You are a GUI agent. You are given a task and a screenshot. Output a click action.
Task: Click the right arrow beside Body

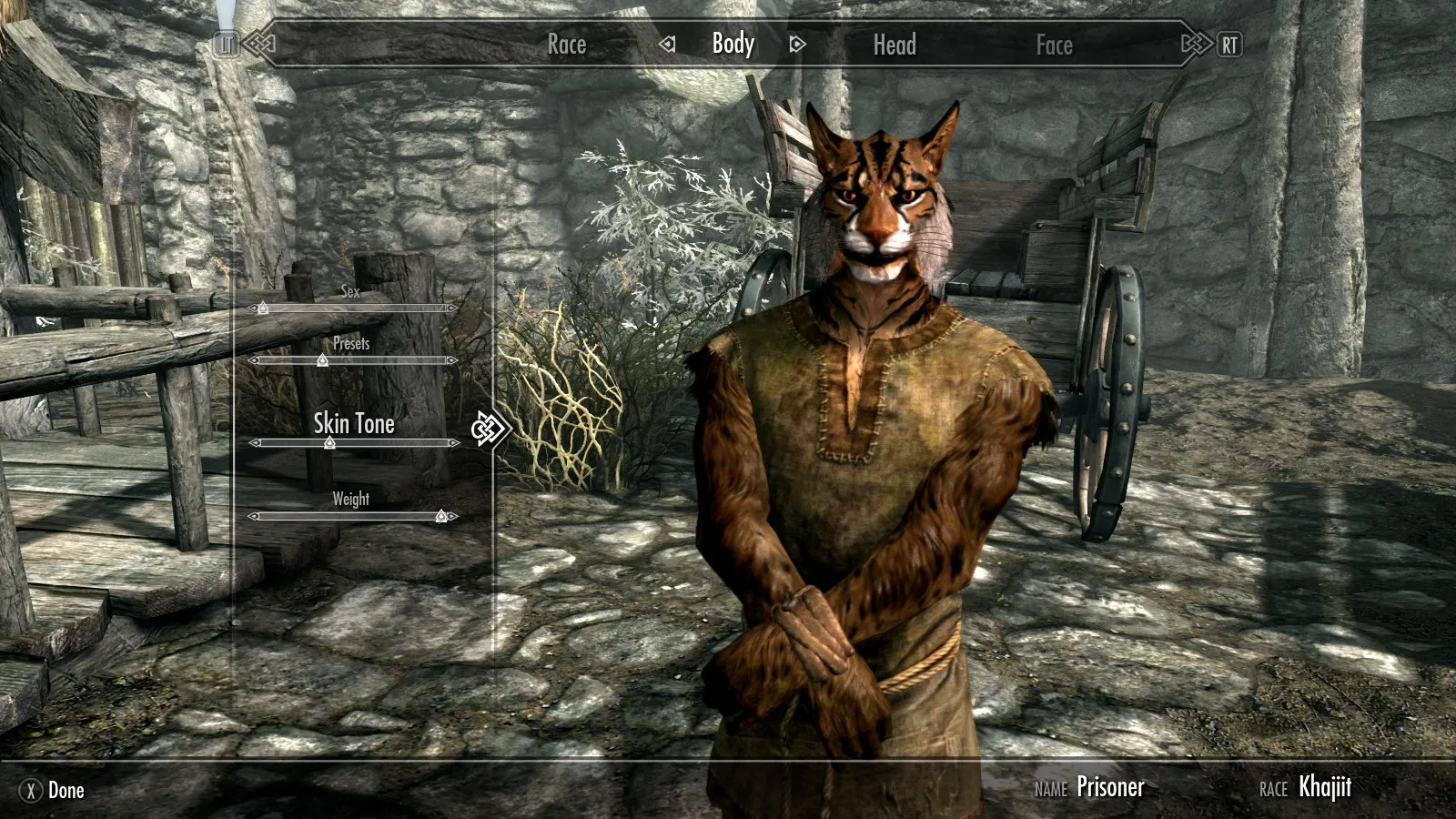(797, 44)
